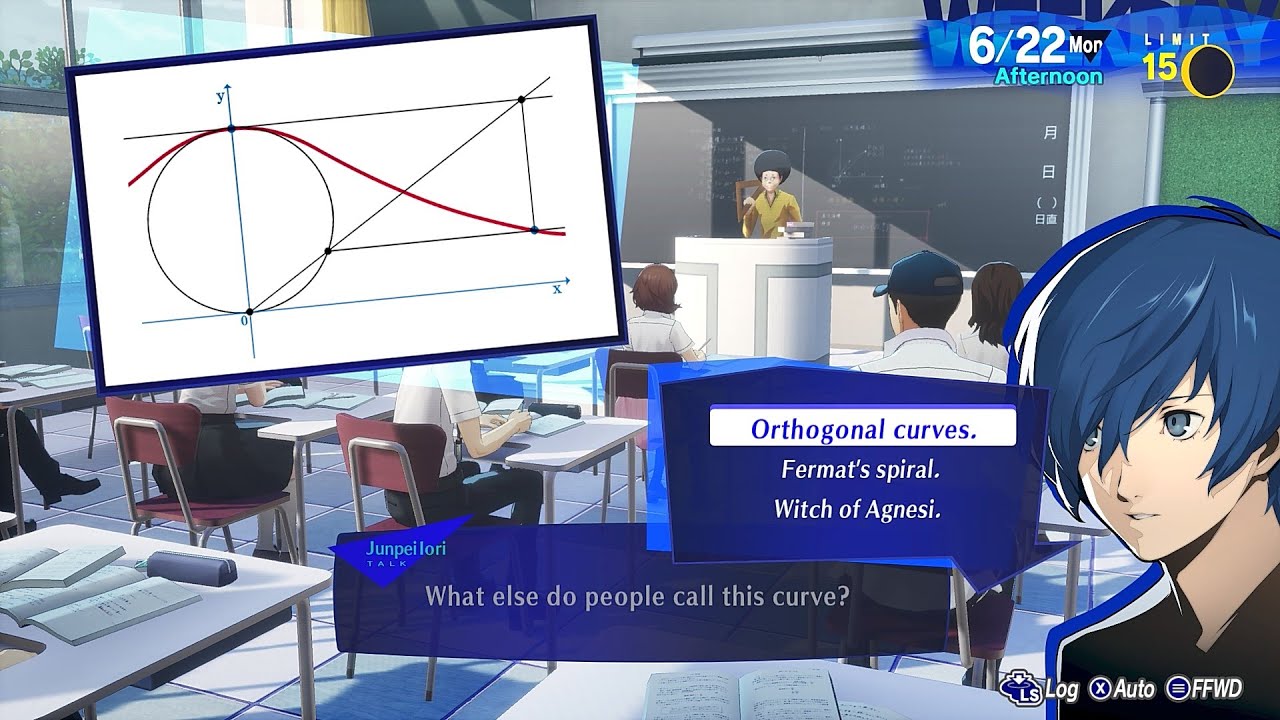Image resolution: width=1280 pixels, height=720 pixels.
Task: Click the question text about the curve's name
Action: tap(640, 596)
